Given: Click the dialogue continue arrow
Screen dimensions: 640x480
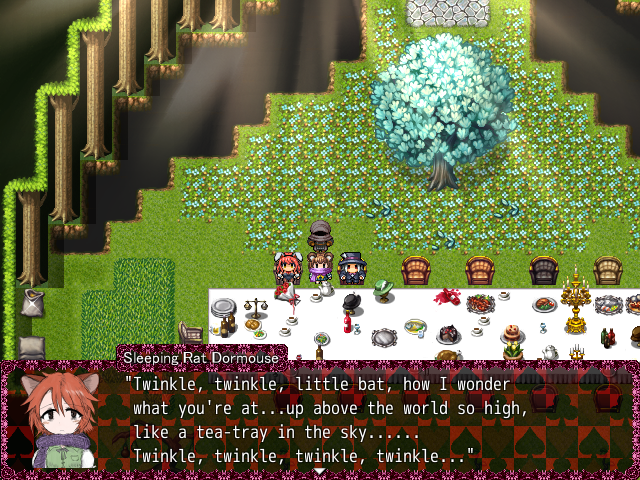Looking at the screenshot, I should [320, 471].
